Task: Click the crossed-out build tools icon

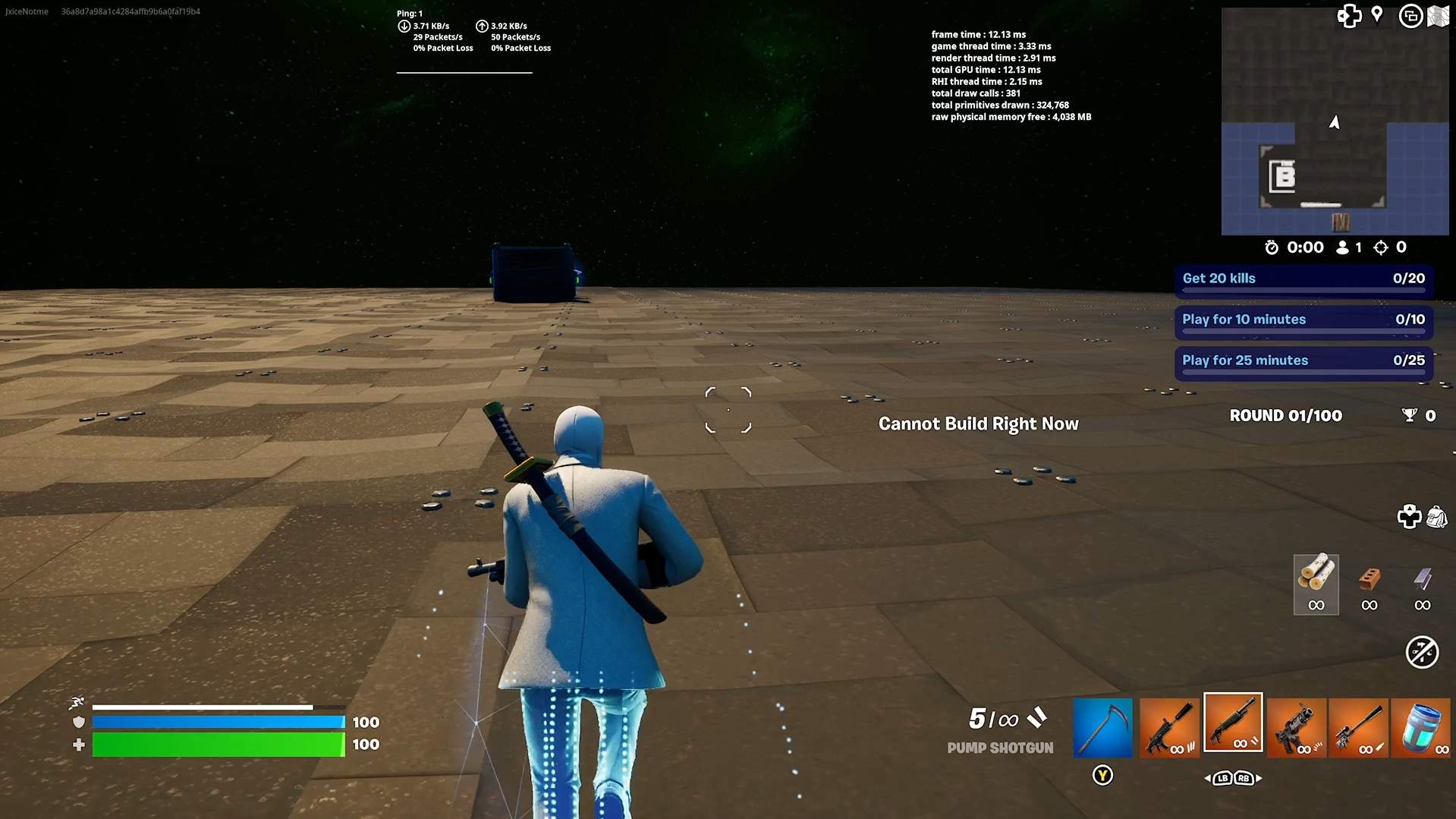Action: click(x=1421, y=652)
